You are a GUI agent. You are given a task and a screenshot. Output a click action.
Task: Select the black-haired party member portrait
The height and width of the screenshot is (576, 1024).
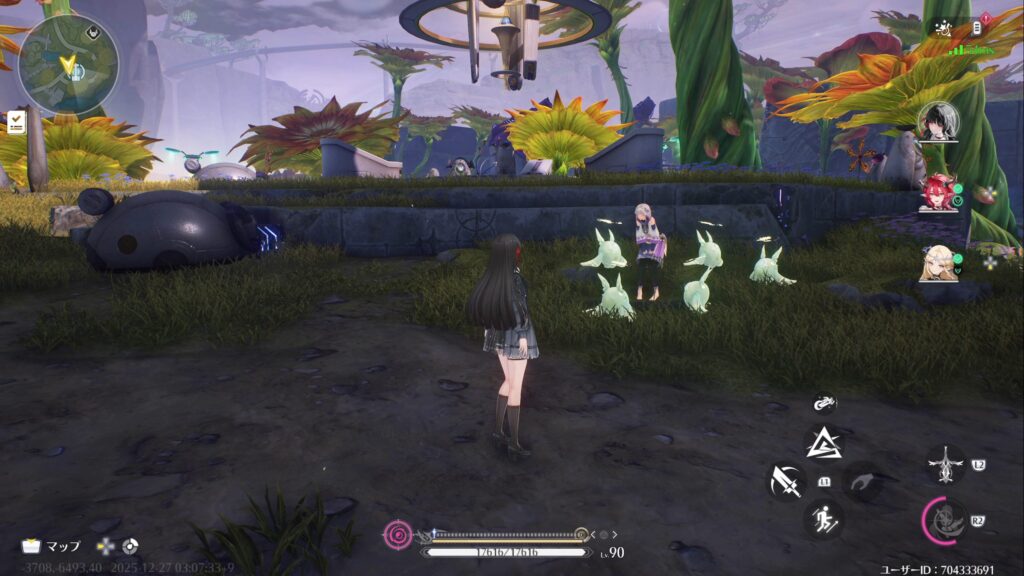click(x=937, y=122)
